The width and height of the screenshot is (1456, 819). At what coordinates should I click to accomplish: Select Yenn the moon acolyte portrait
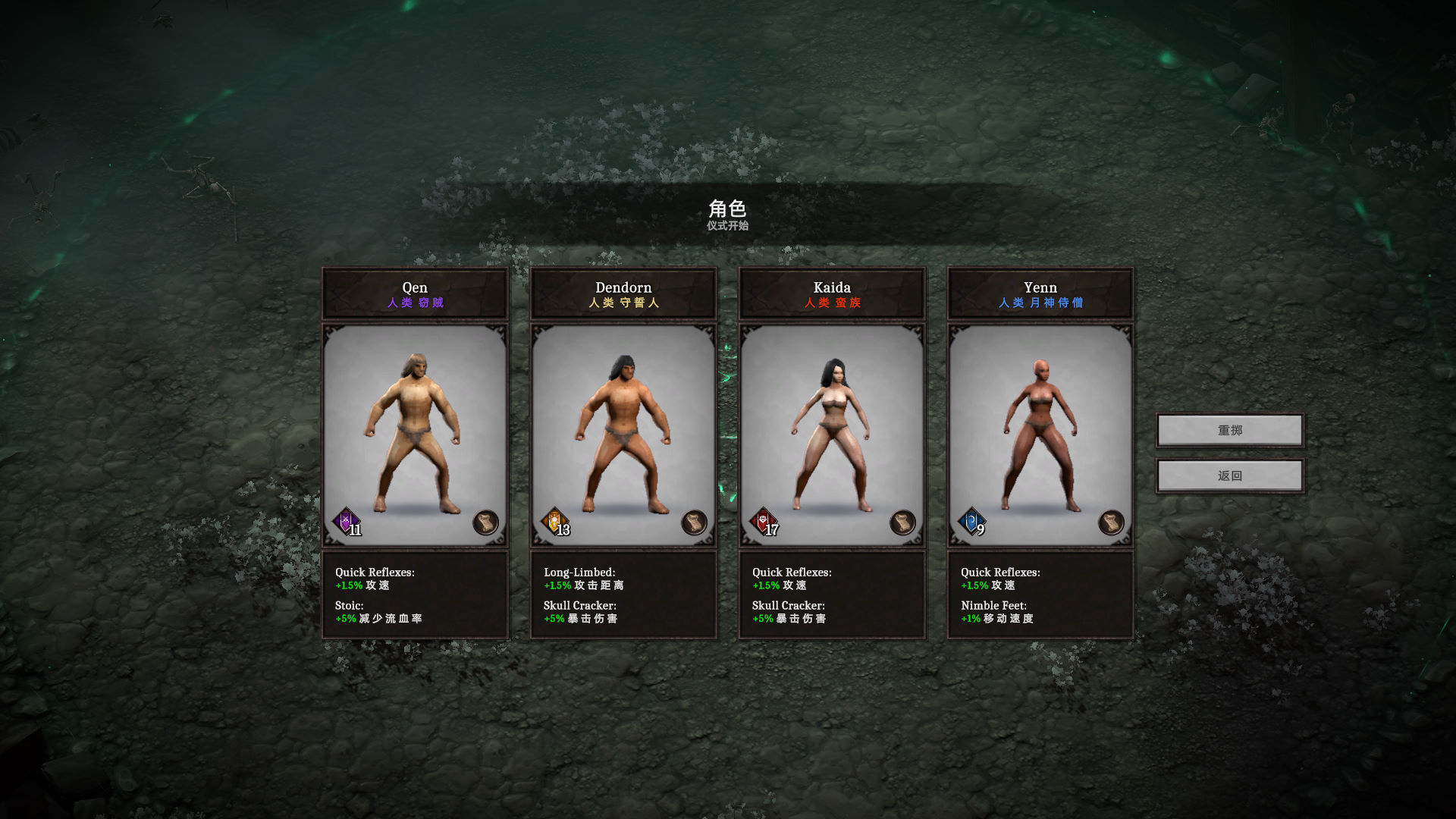point(1040,432)
